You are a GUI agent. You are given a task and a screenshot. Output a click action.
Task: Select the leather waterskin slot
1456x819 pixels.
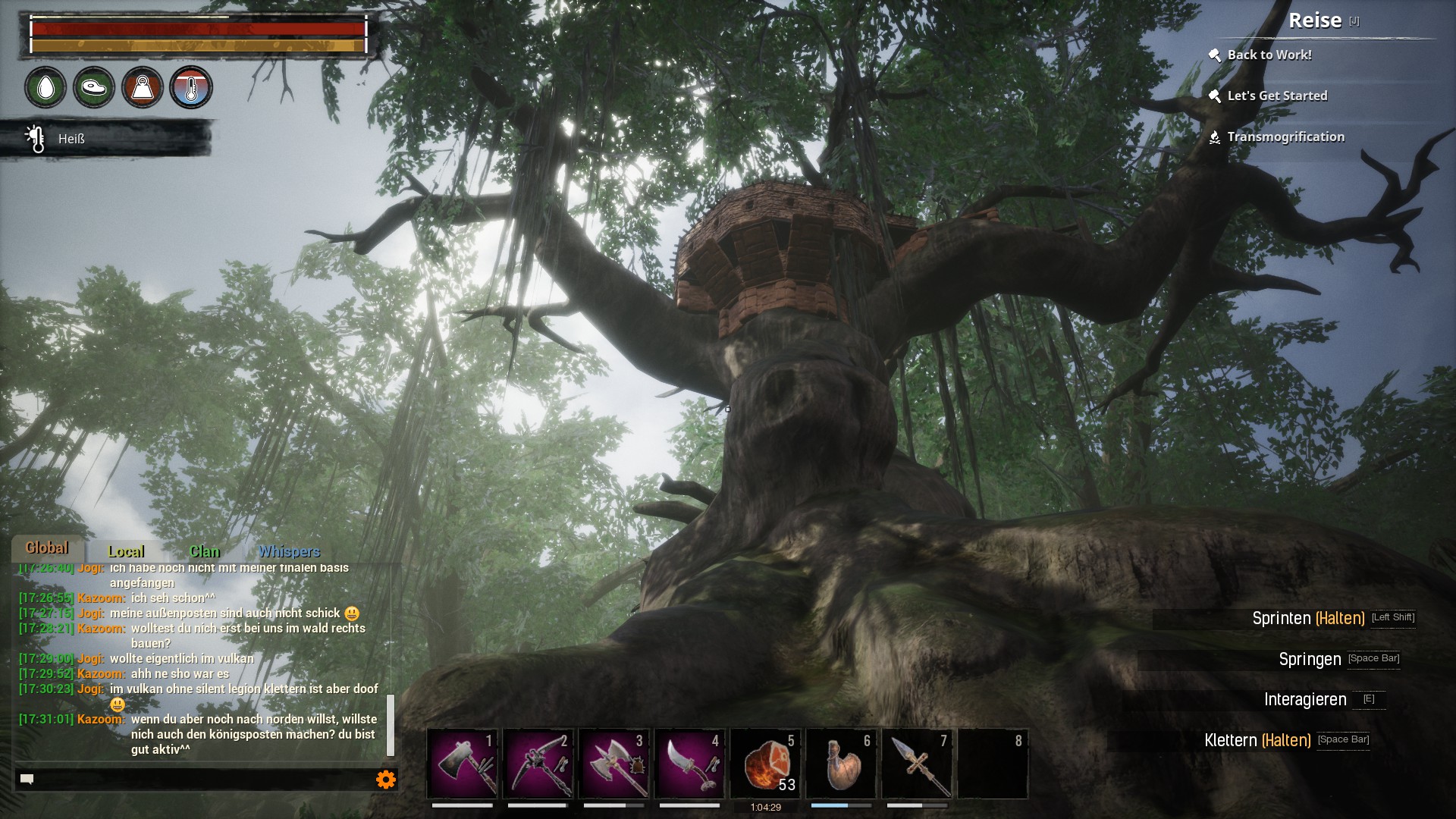pos(842,763)
